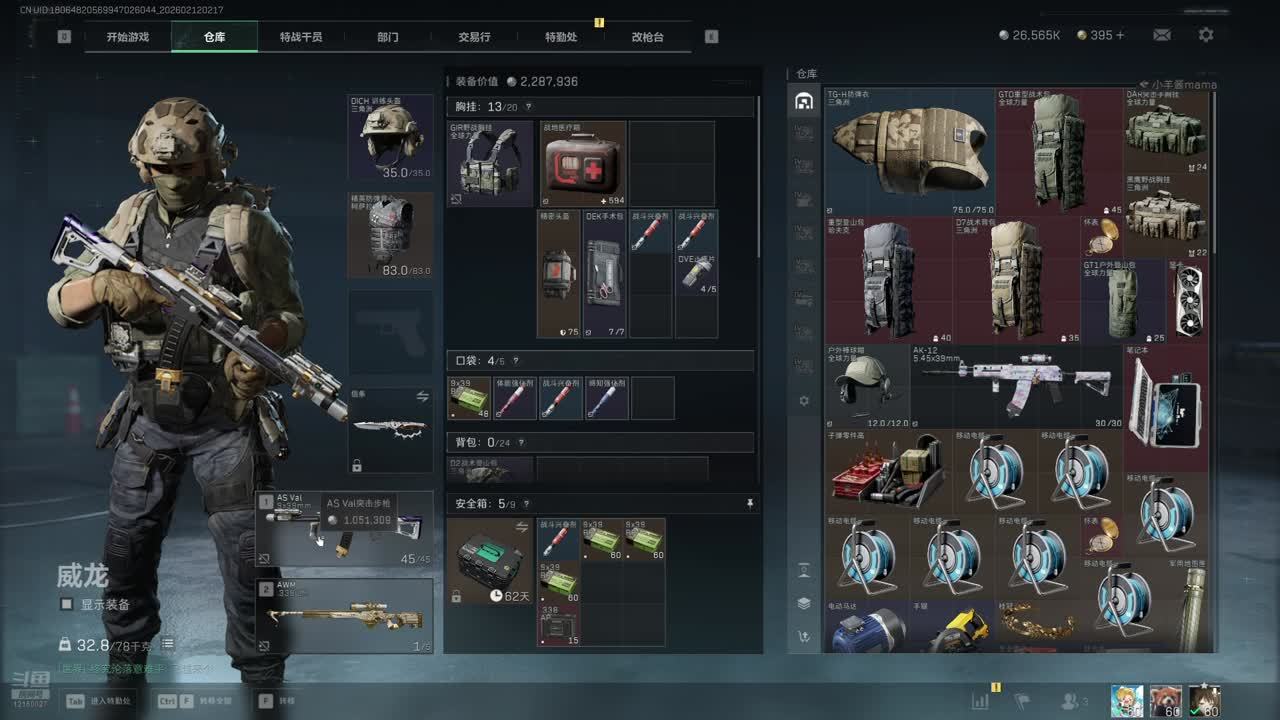
Task: Go to the 交易行 tab
Action: [474, 37]
